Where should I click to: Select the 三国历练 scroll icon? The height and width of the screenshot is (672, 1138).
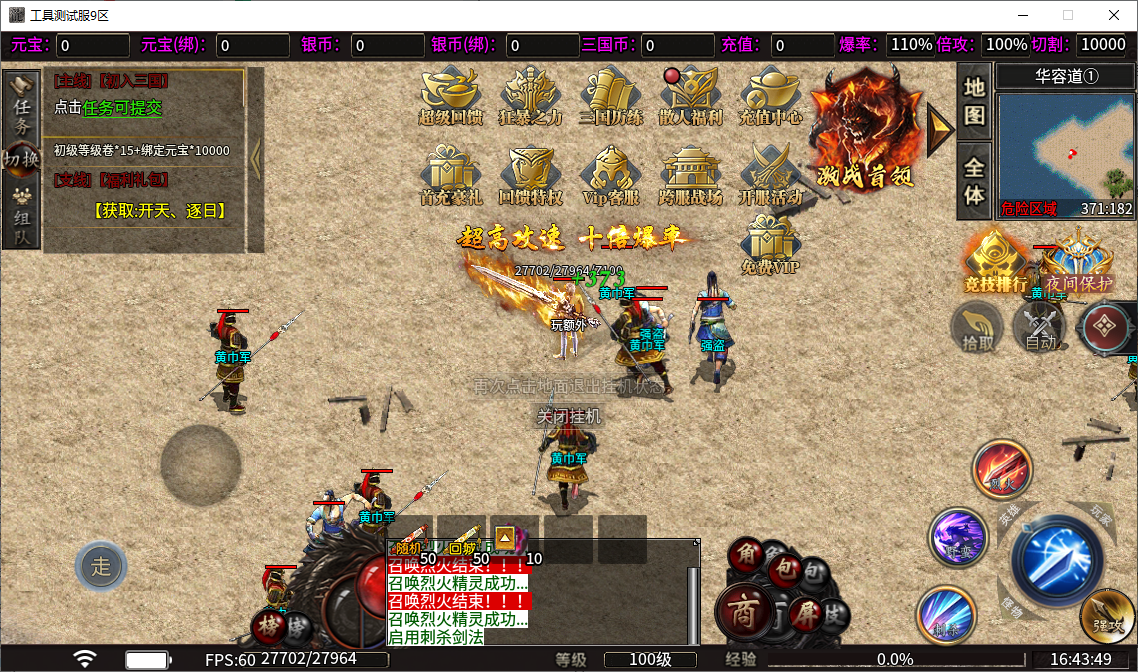[x=611, y=95]
